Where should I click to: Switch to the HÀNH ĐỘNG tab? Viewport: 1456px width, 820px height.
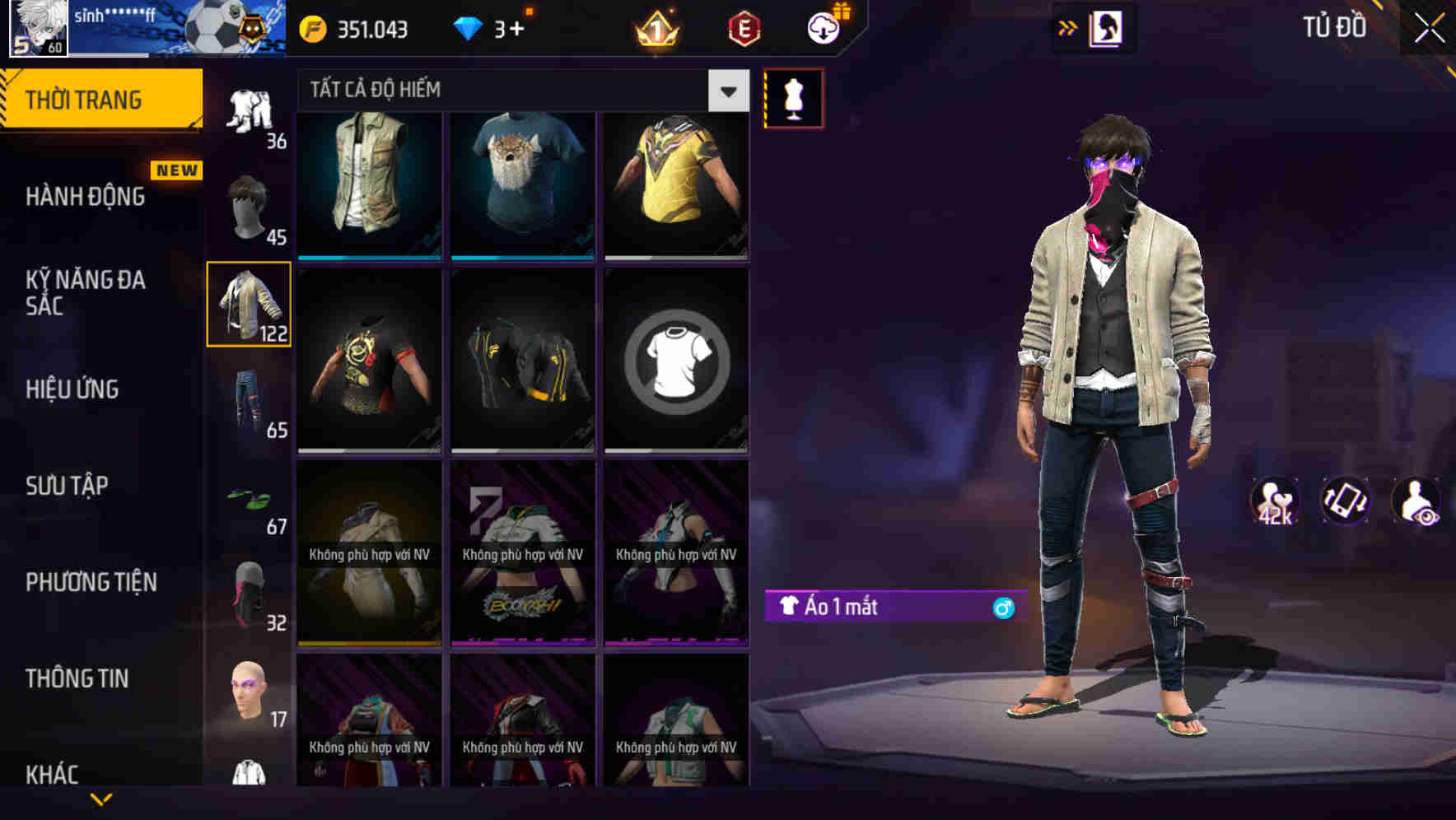[x=82, y=196]
